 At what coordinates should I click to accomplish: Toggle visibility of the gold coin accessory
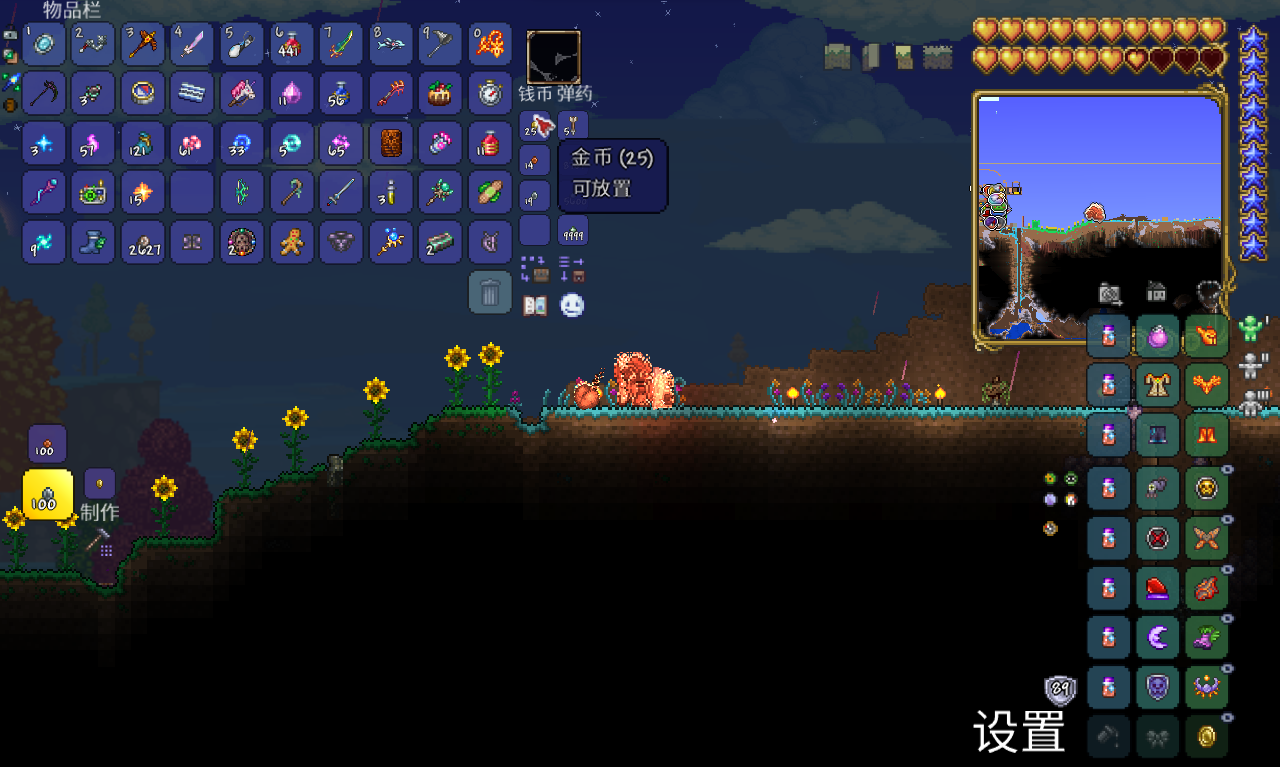[1227, 718]
